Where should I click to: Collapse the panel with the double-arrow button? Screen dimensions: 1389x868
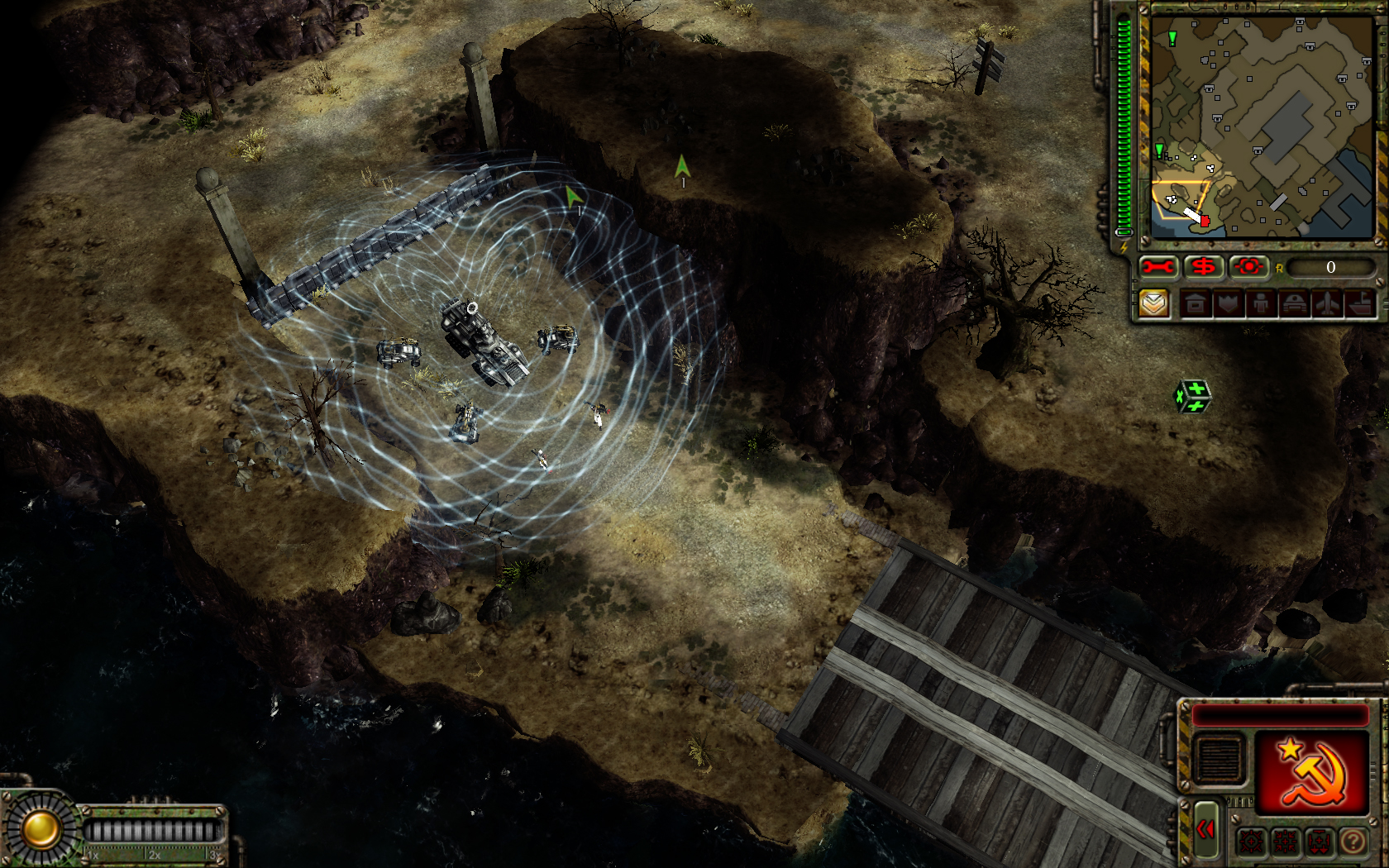point(1206,829)
